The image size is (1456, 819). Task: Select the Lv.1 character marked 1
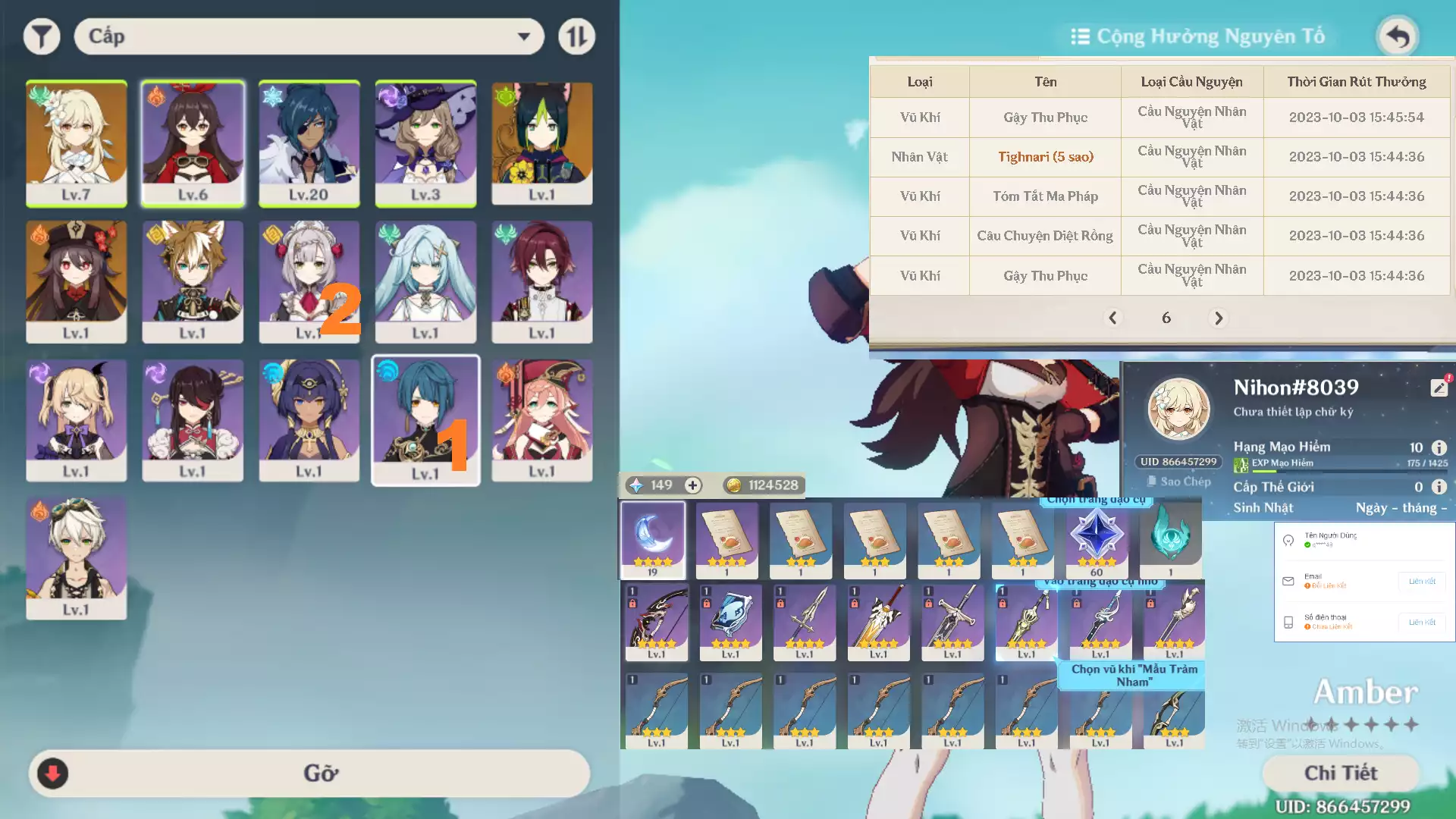(425, 421)
